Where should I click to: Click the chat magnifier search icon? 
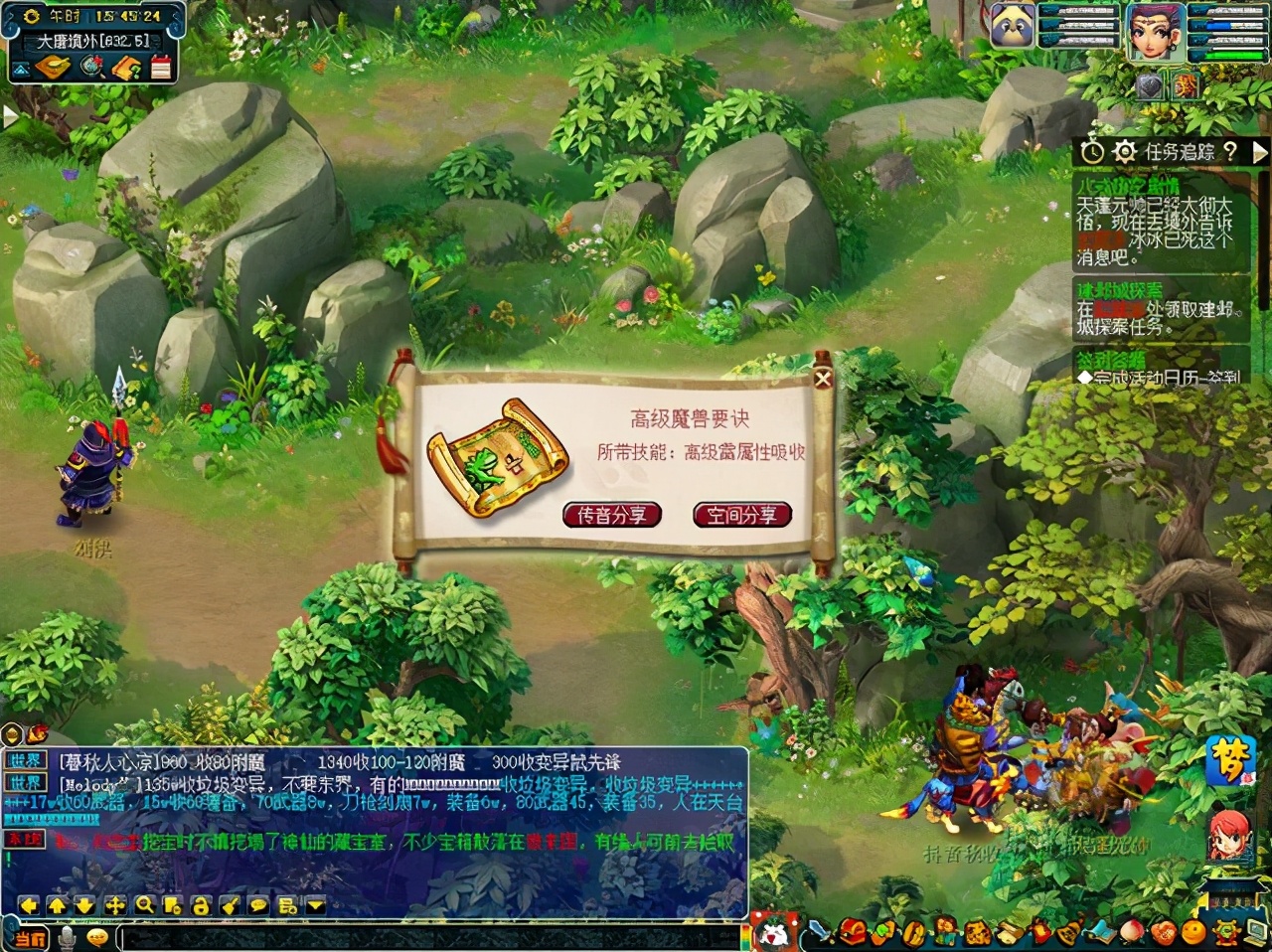[144, 905]
